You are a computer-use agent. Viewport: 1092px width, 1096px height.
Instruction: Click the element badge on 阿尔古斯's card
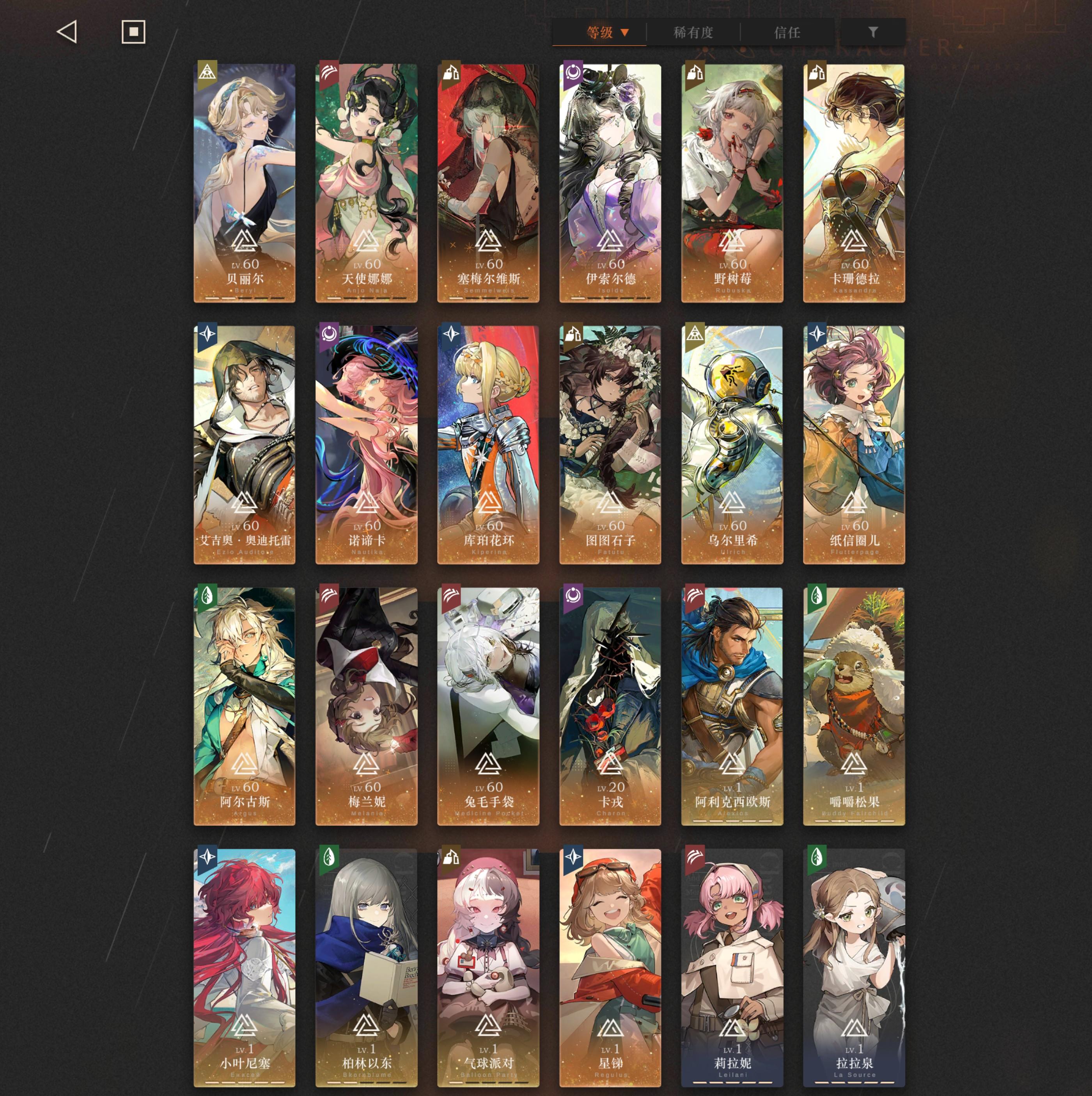[207, 595]
